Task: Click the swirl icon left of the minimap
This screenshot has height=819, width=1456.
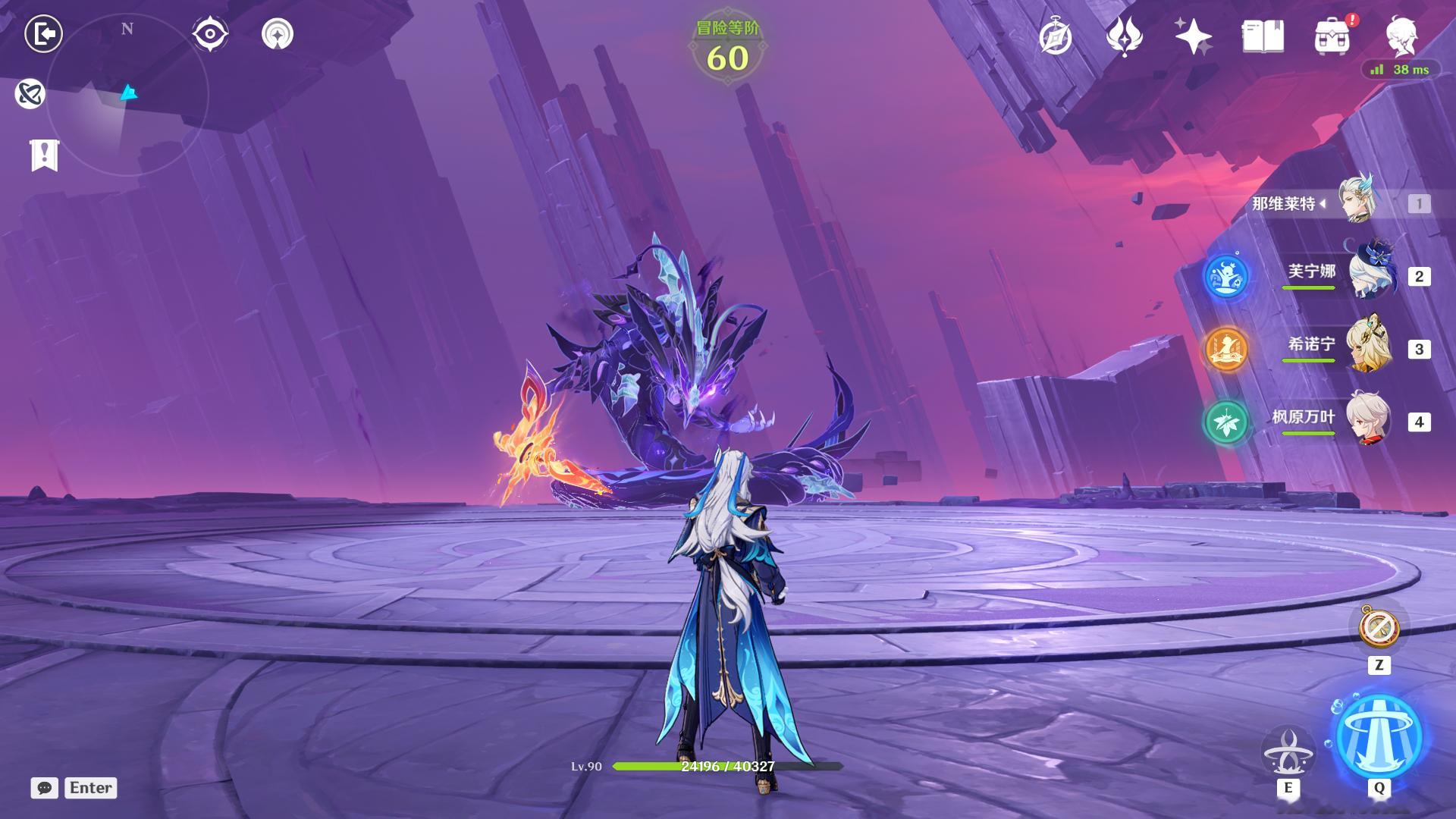Action: (x=30, y=94)
